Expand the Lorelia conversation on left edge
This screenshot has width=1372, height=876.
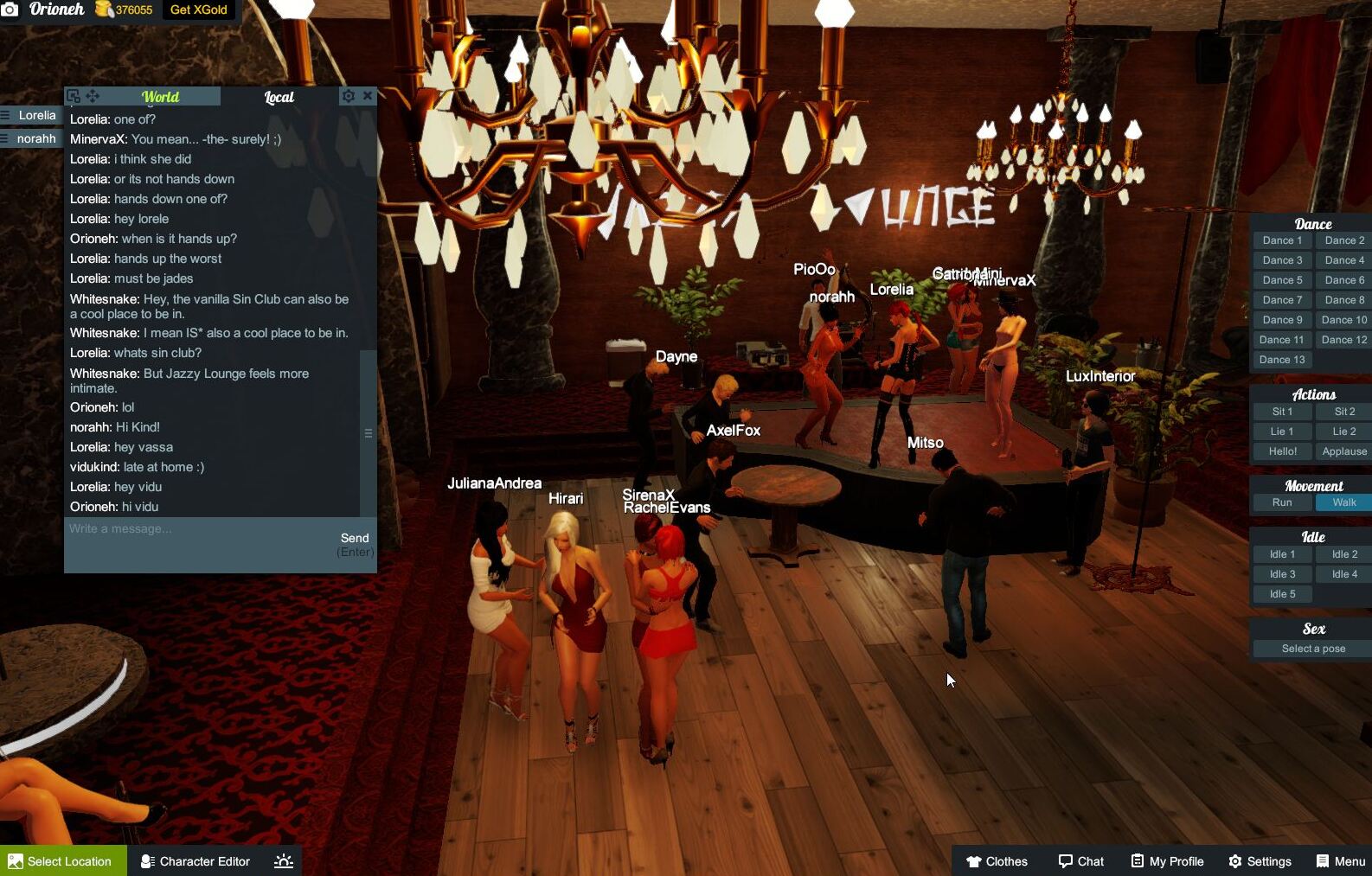pos(36,115)
